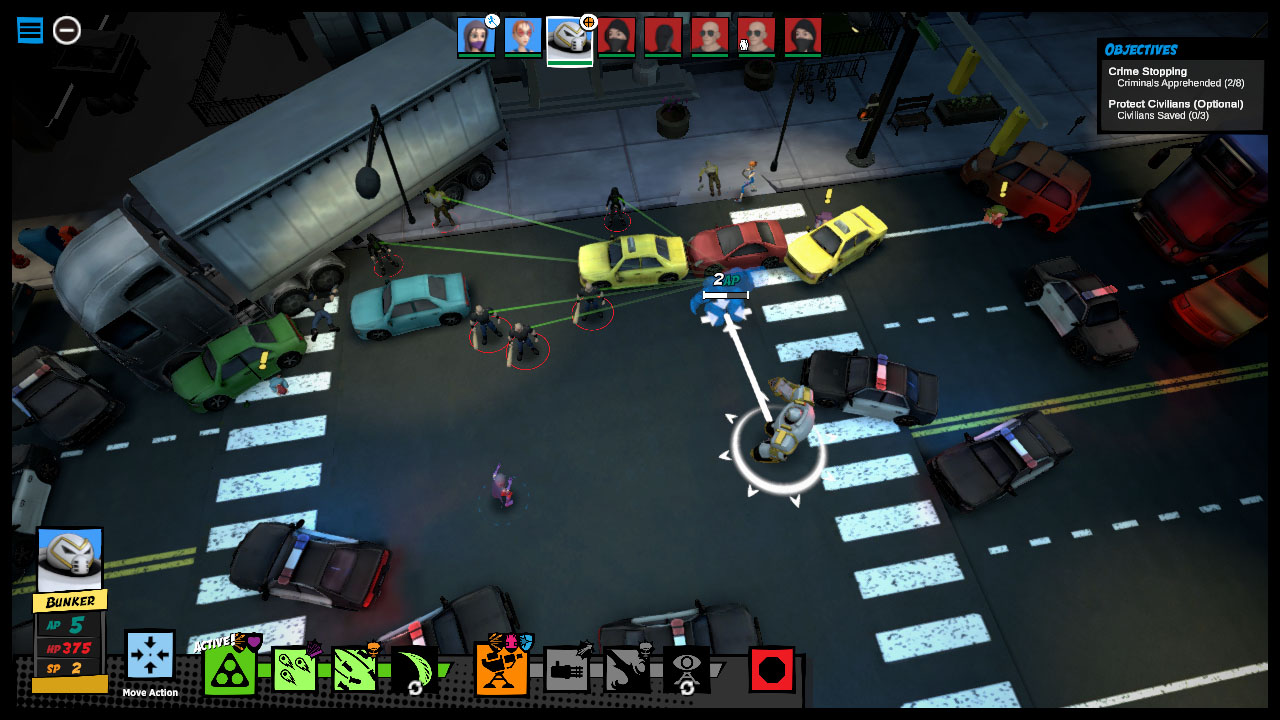1280x720 pixels.
Task: Activate the orange overwatch stance ability
Action: [500, 668]
